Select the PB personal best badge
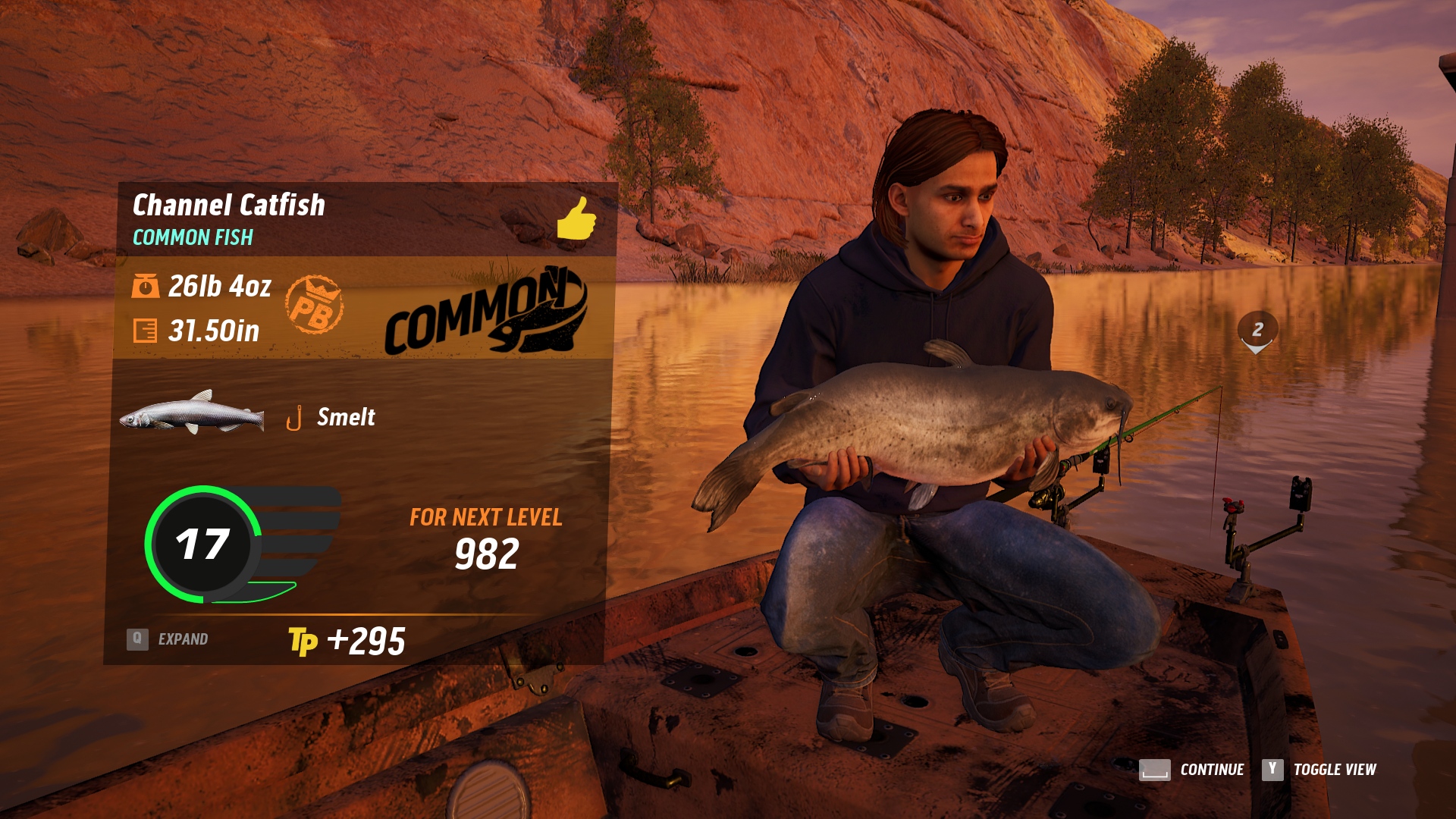This screenshot has width=1456, height=819. coord(314,305)
